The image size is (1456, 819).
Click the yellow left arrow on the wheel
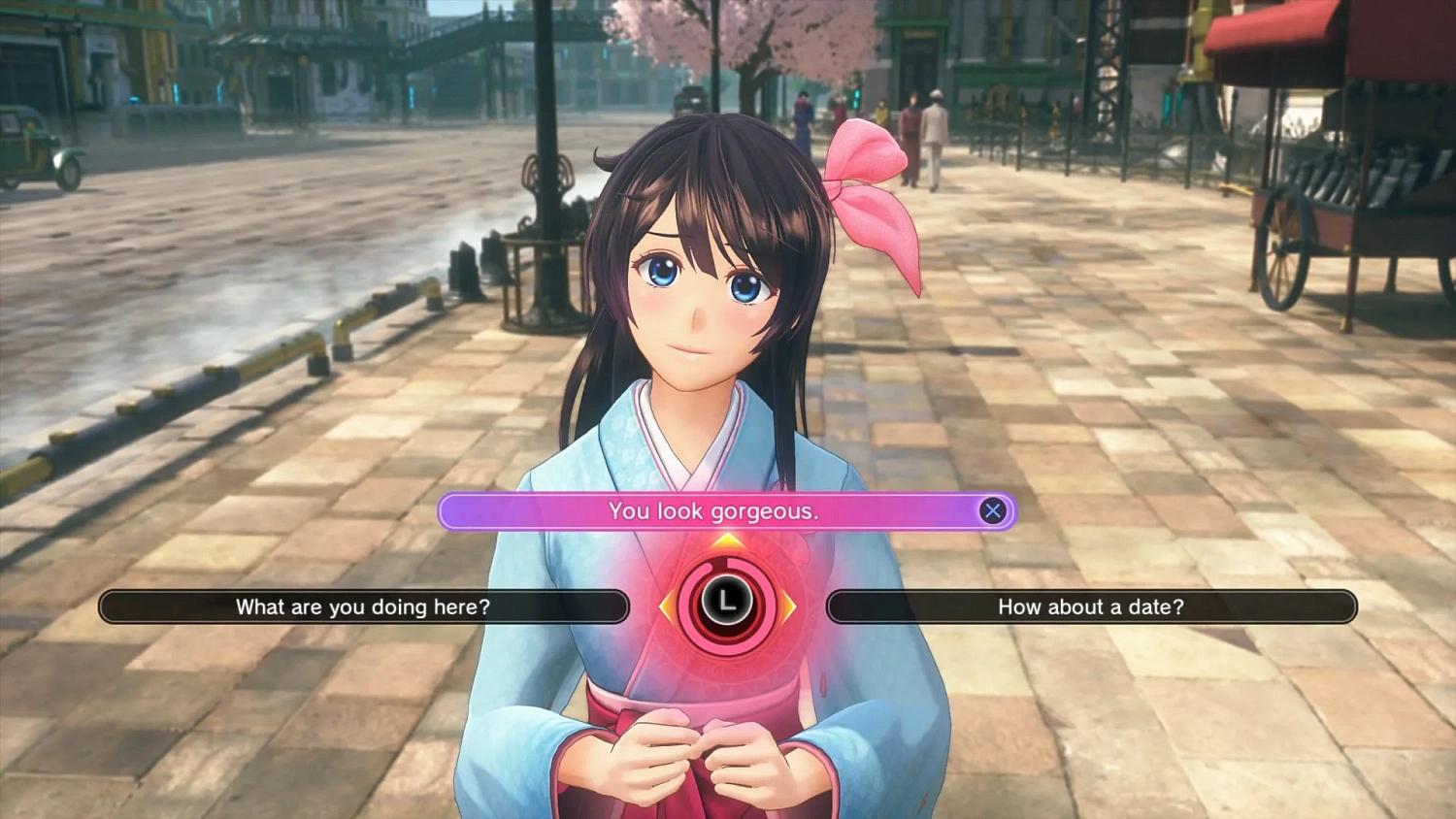point(667,606)
